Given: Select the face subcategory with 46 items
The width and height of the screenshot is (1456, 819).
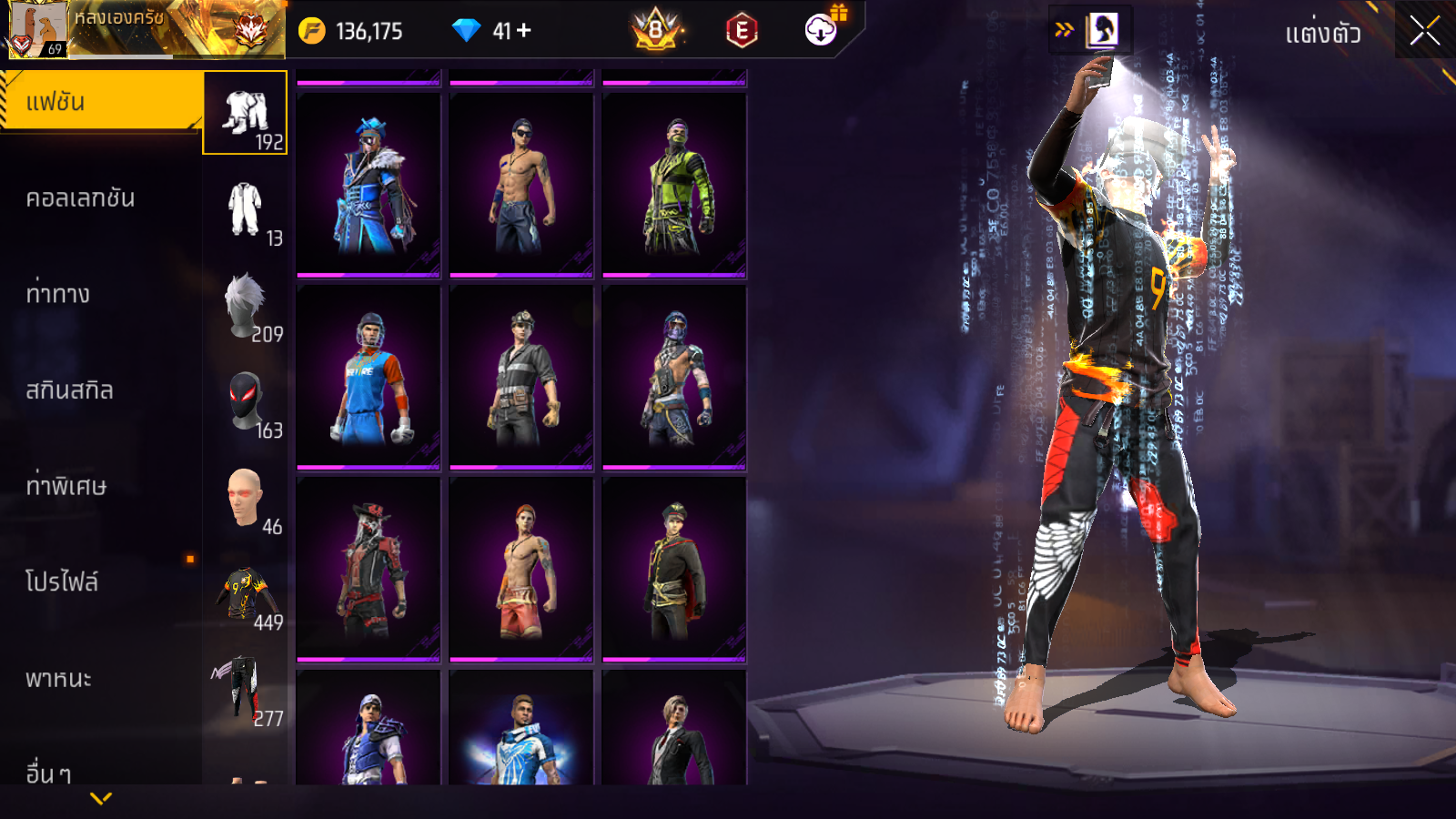Looking at the screenshot, I should click(x=246, y=499).
